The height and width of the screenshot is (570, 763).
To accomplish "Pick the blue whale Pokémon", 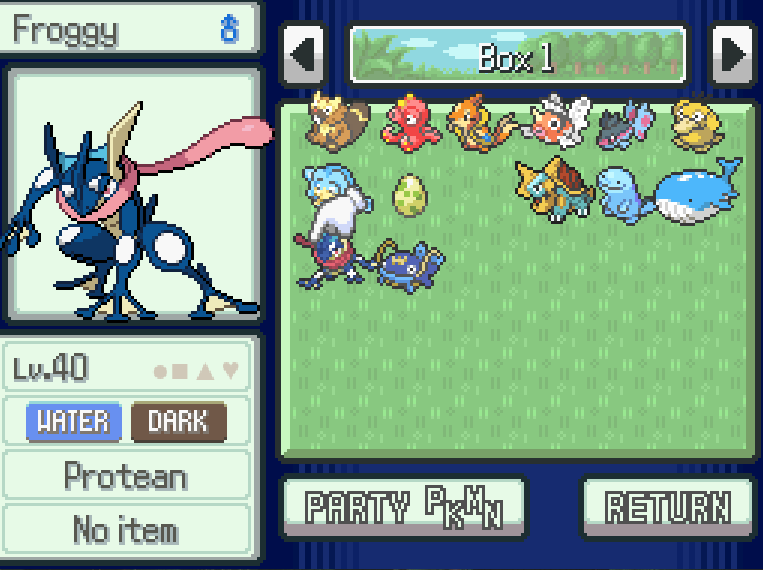I will (x=696, y=191).
